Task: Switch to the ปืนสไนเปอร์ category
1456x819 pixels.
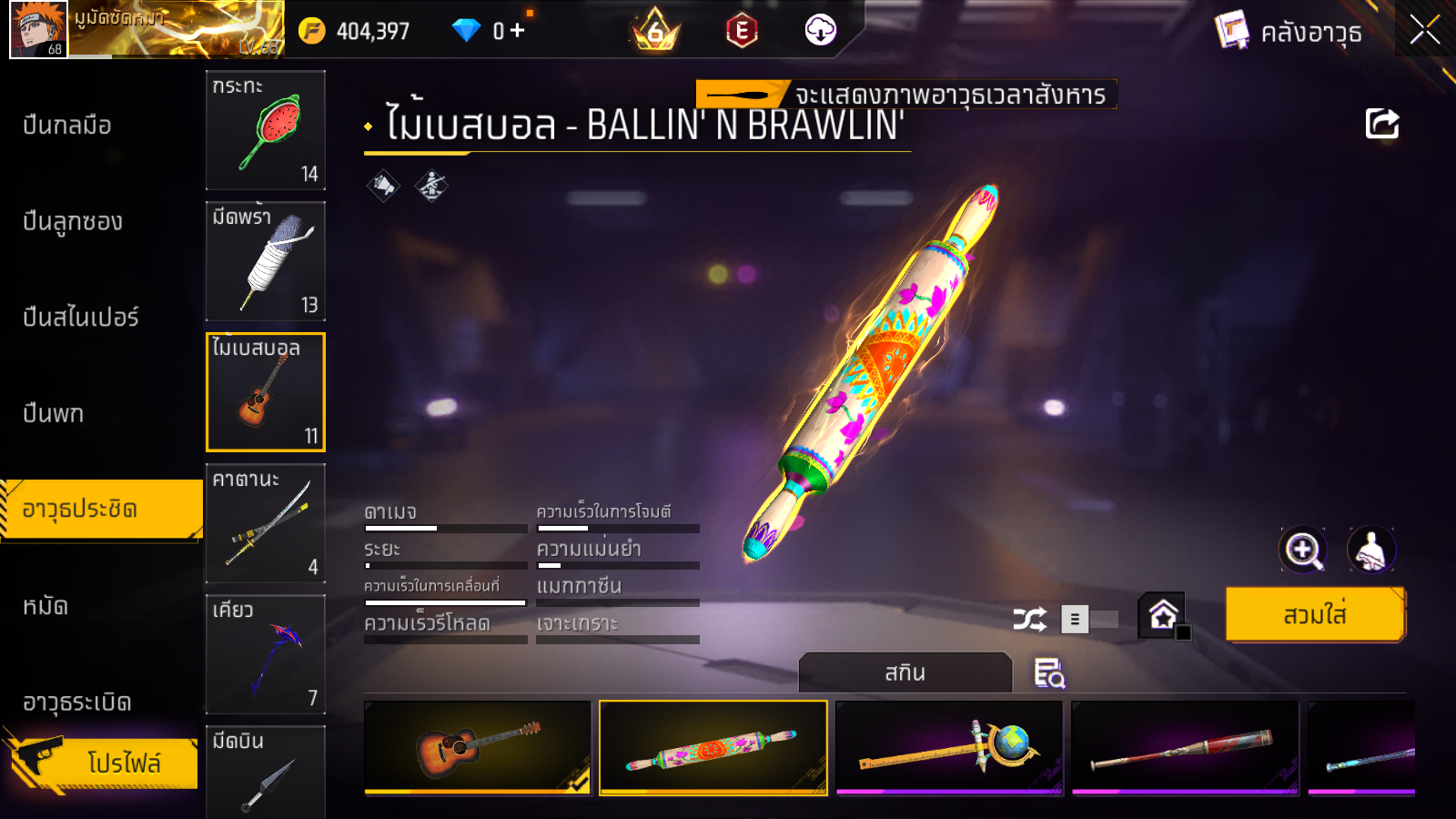Action: coord(81,318)
